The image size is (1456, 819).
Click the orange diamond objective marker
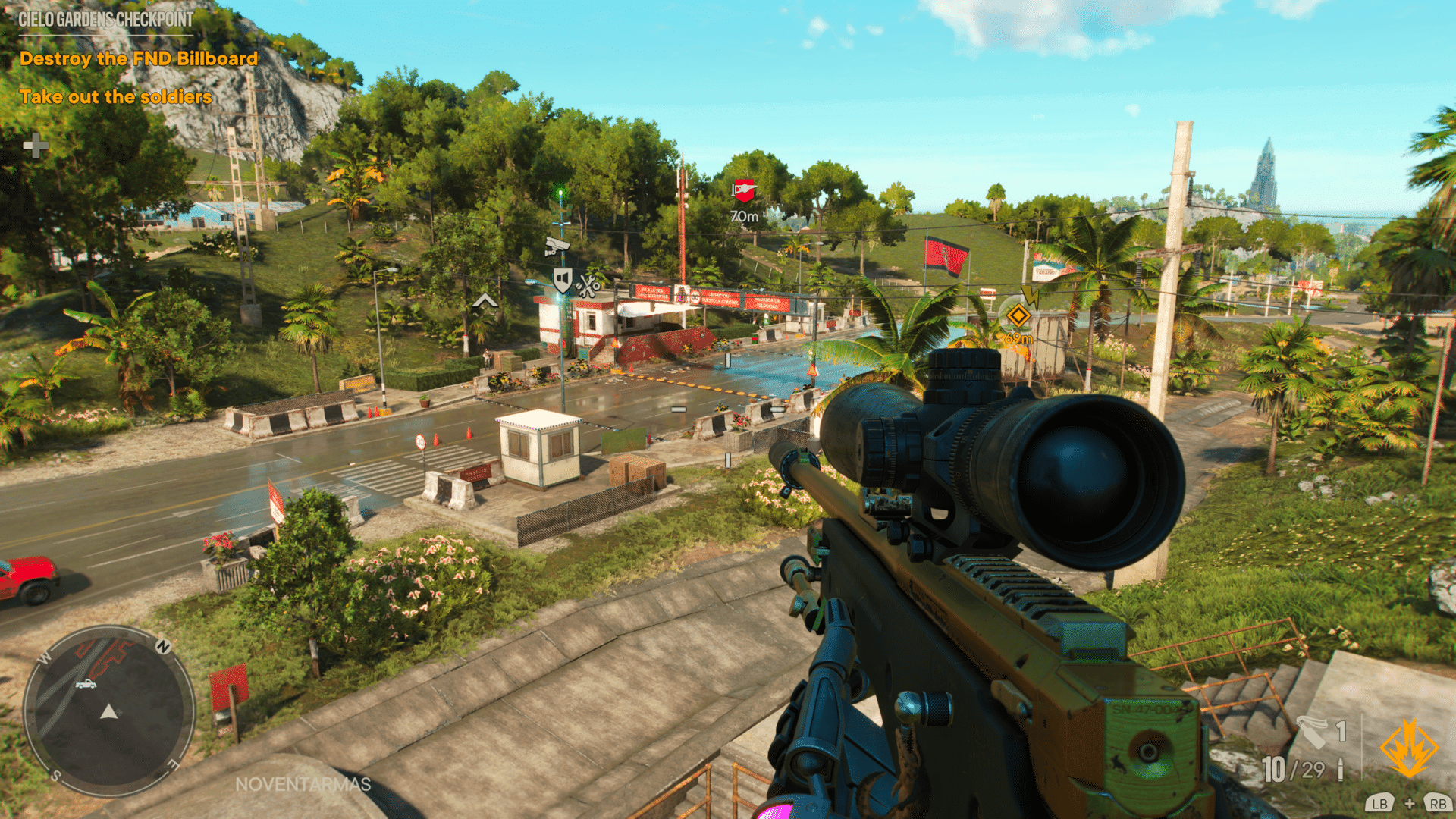[x=1018, y=314]
